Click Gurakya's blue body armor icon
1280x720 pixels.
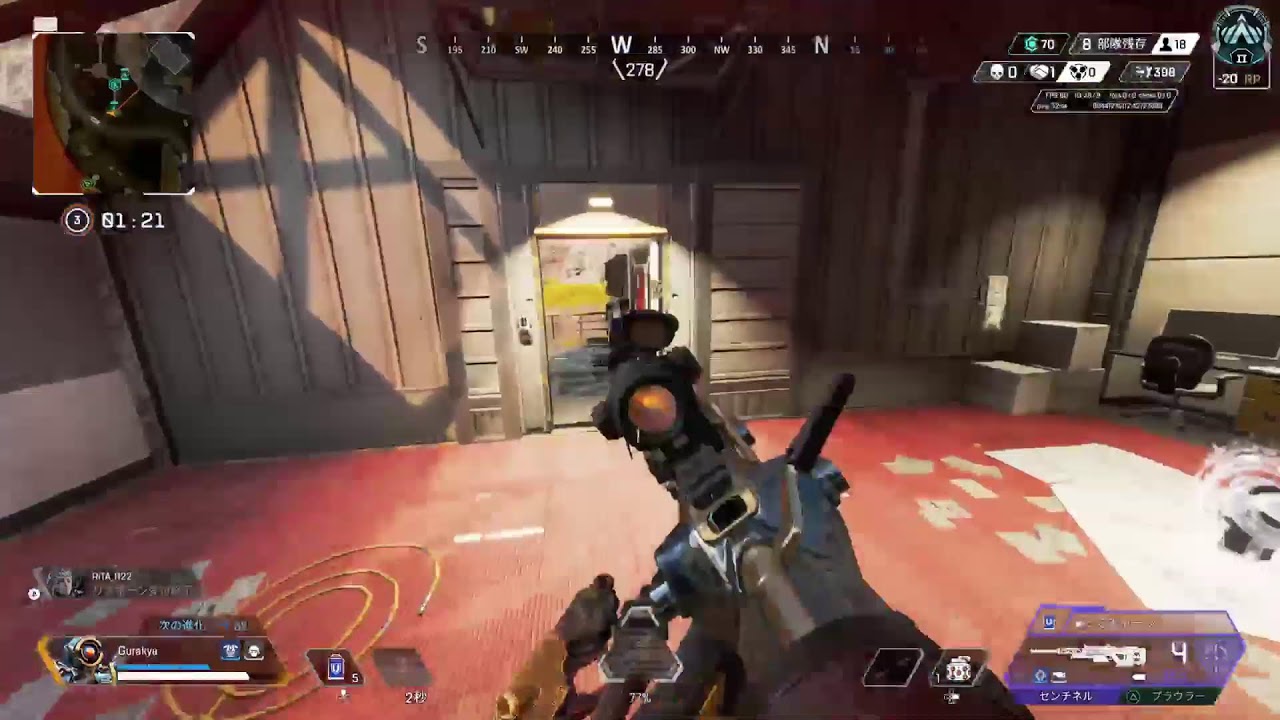231,651
